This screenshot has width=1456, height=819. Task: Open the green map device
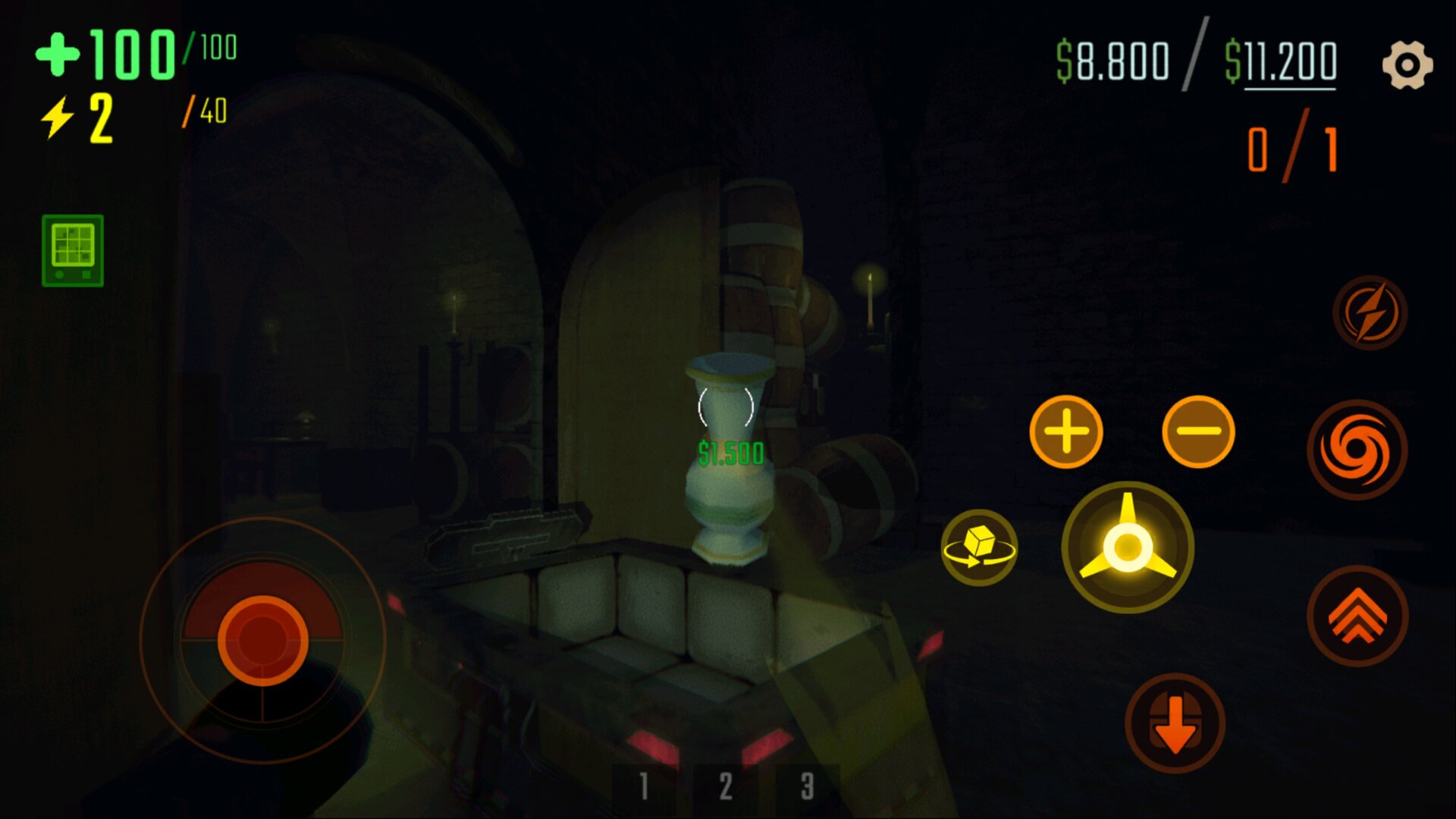coord(73,250)
